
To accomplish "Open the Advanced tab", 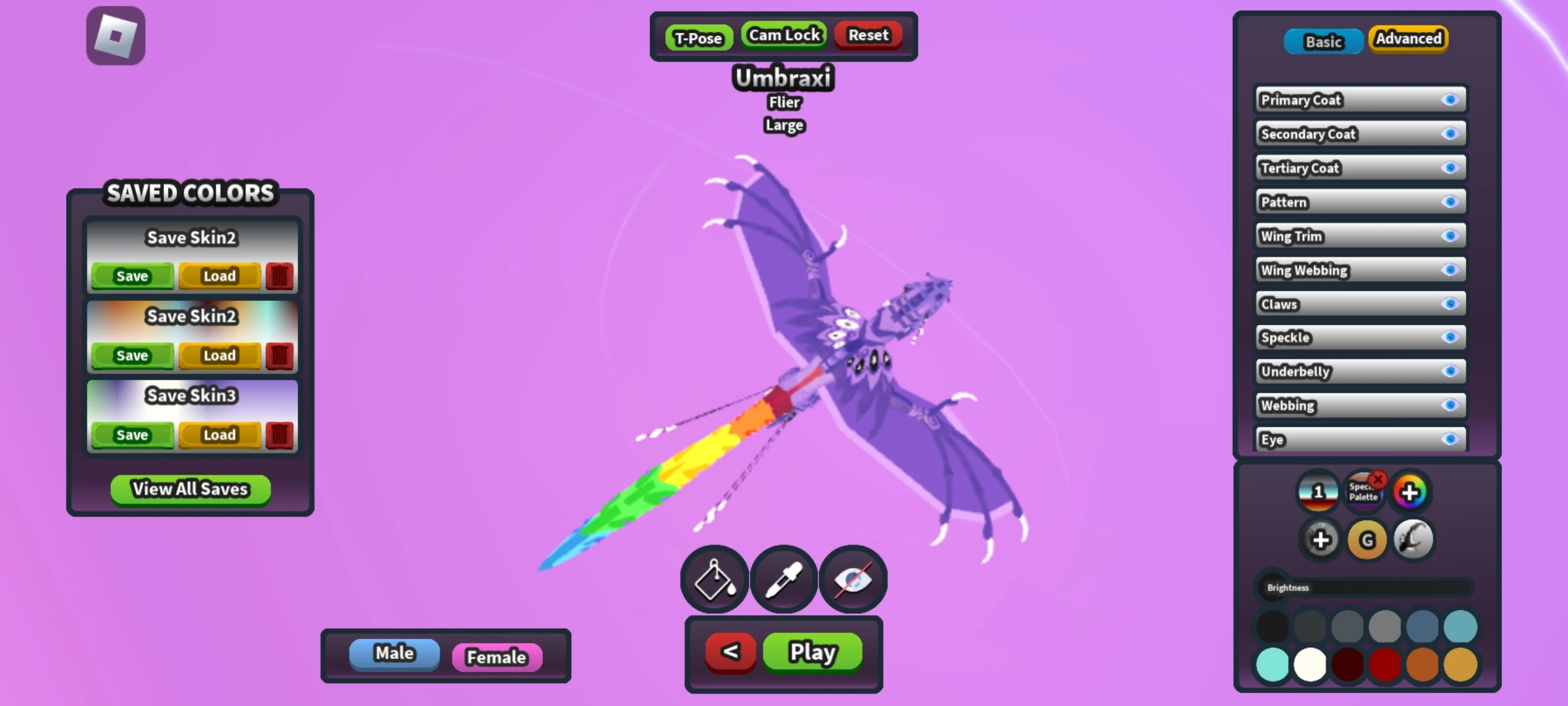I will (1409, 39).
